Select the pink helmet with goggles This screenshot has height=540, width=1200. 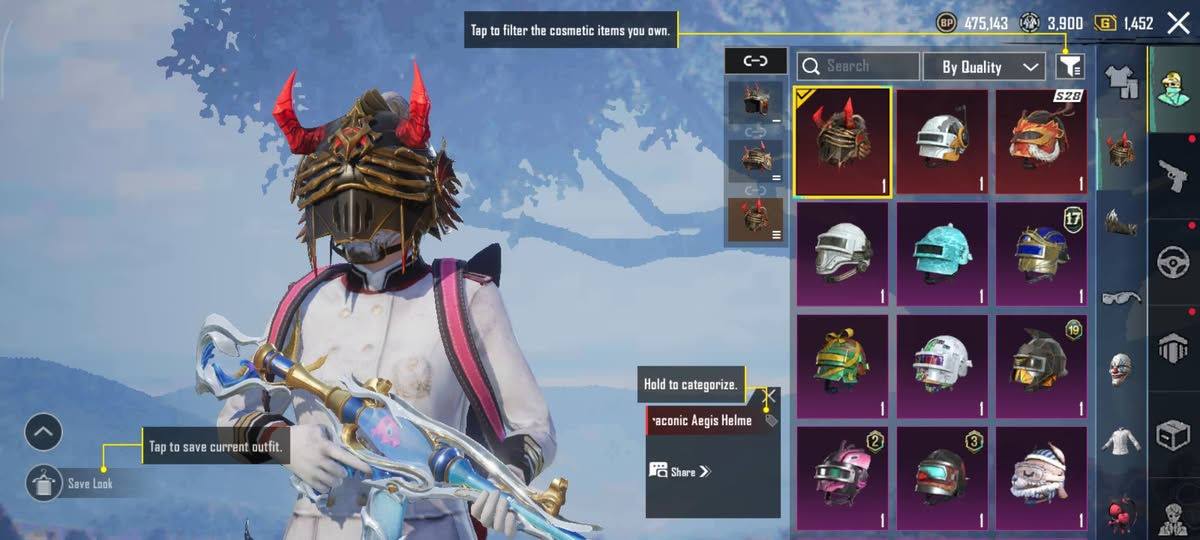(x=842, y=478)
